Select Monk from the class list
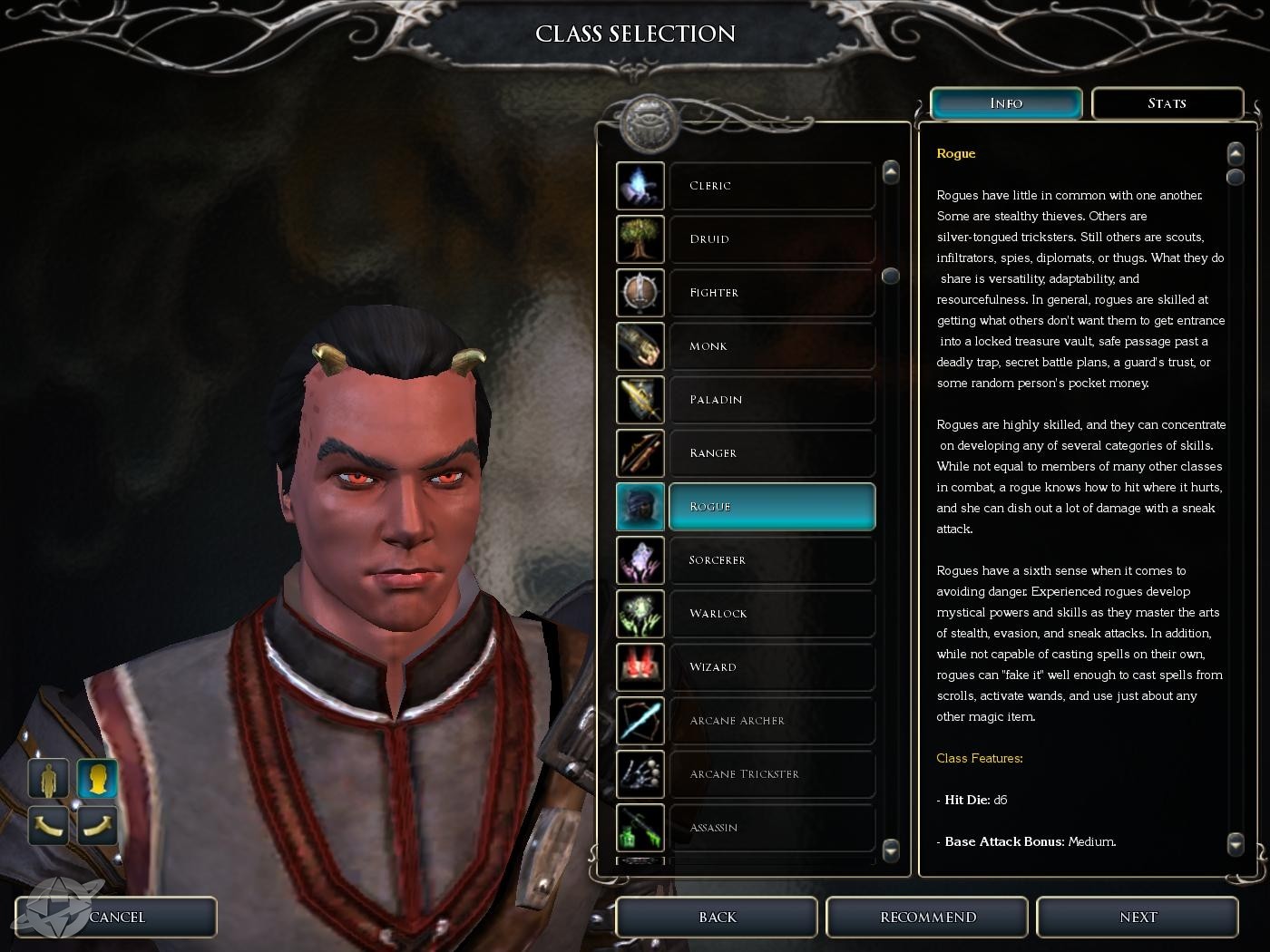1270x952 pixels. coord(771,346)
